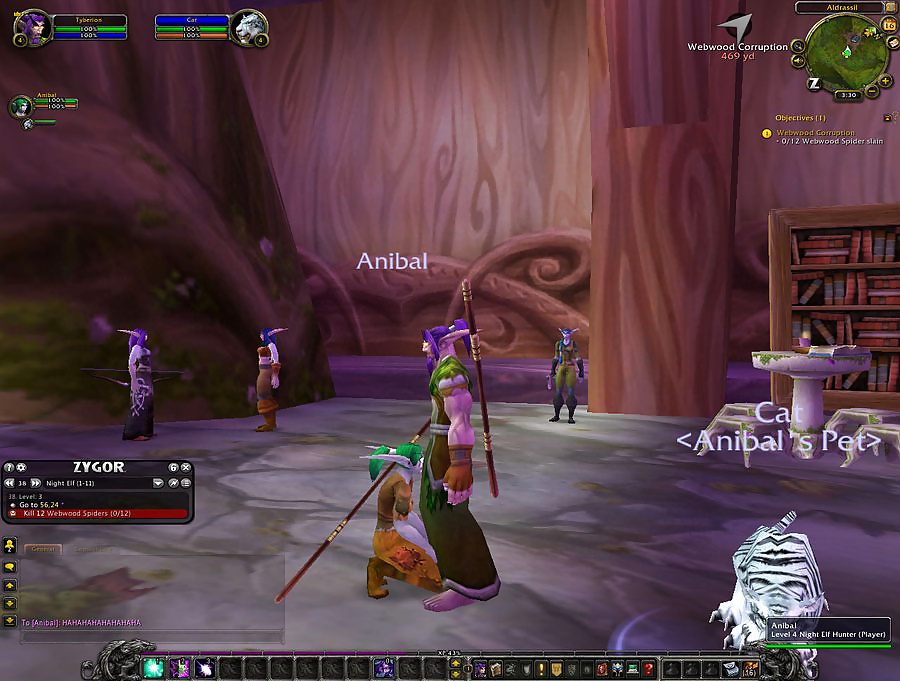This screenshot has width=900, height=681.
Task: Zoom in on the minimap
Action: (x=886, y=80)
